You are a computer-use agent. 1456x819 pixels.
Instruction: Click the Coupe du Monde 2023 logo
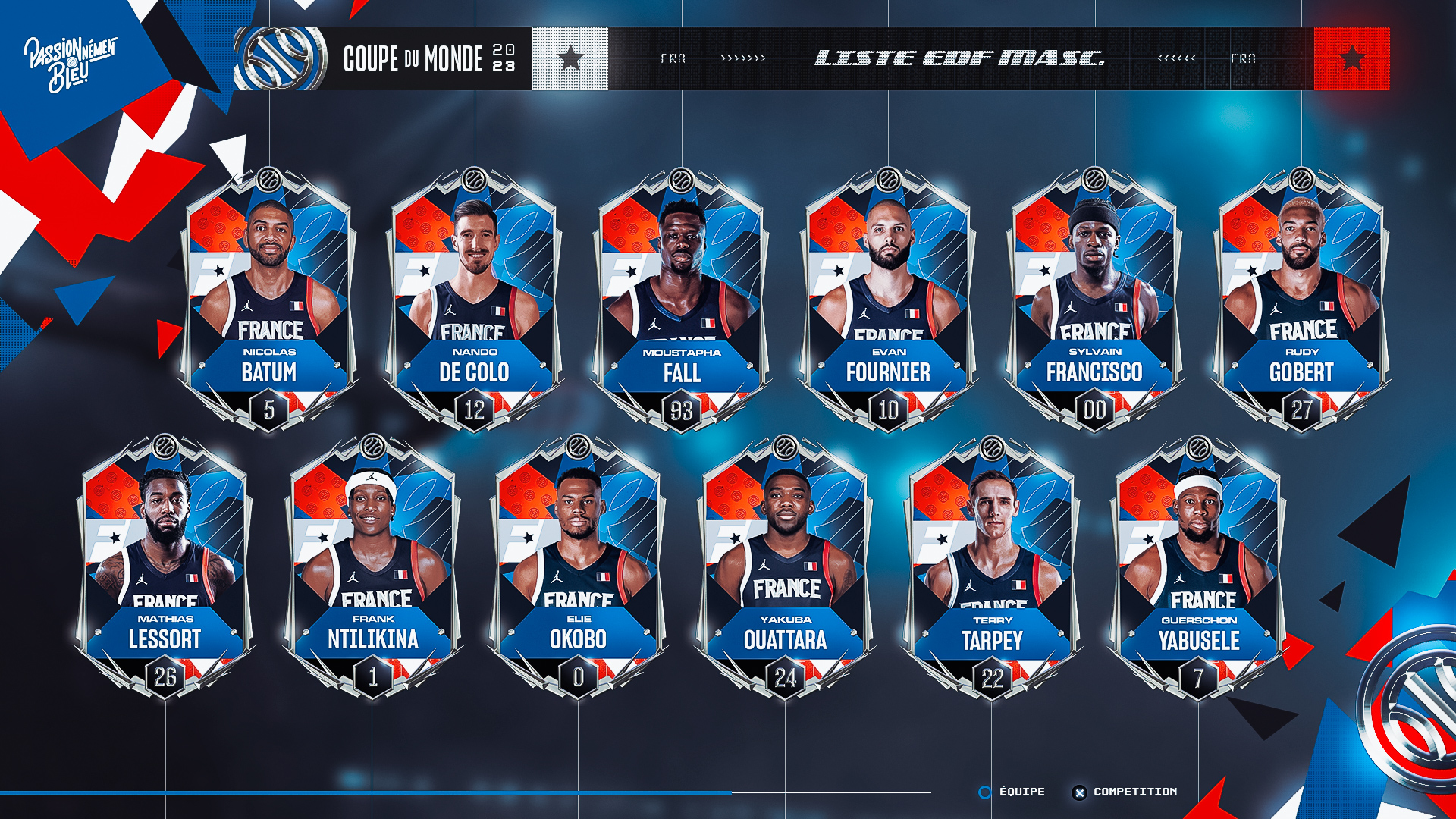(281, 58)
